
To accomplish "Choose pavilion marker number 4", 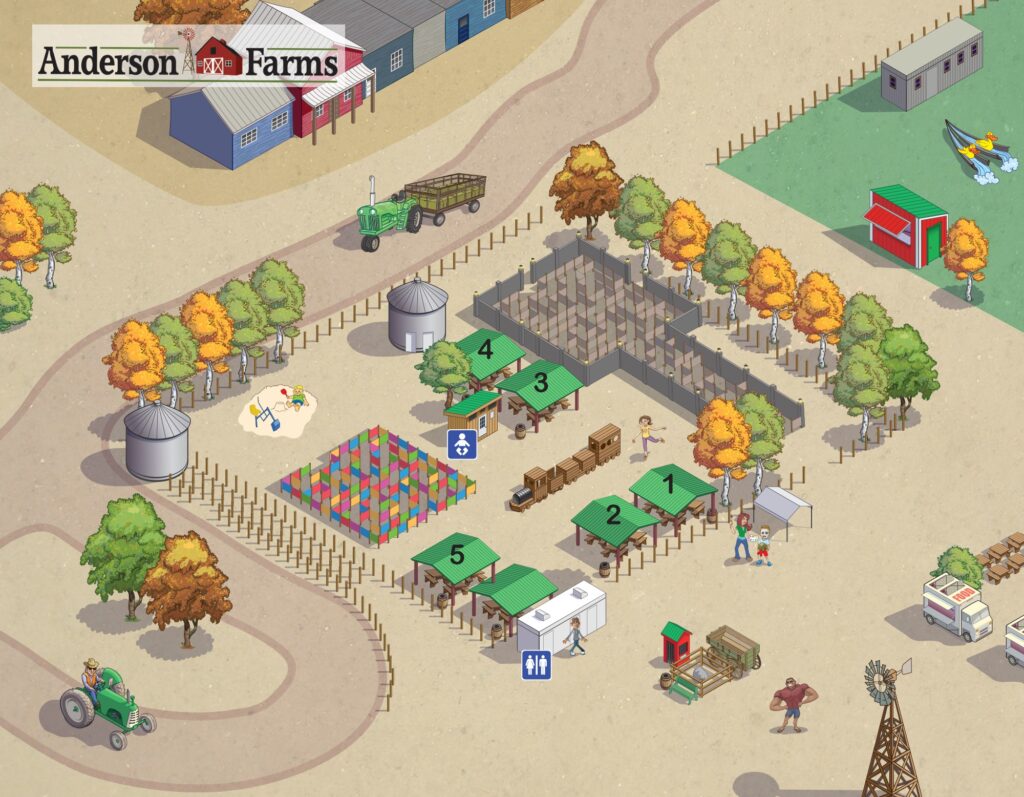I will pos(487,349).
